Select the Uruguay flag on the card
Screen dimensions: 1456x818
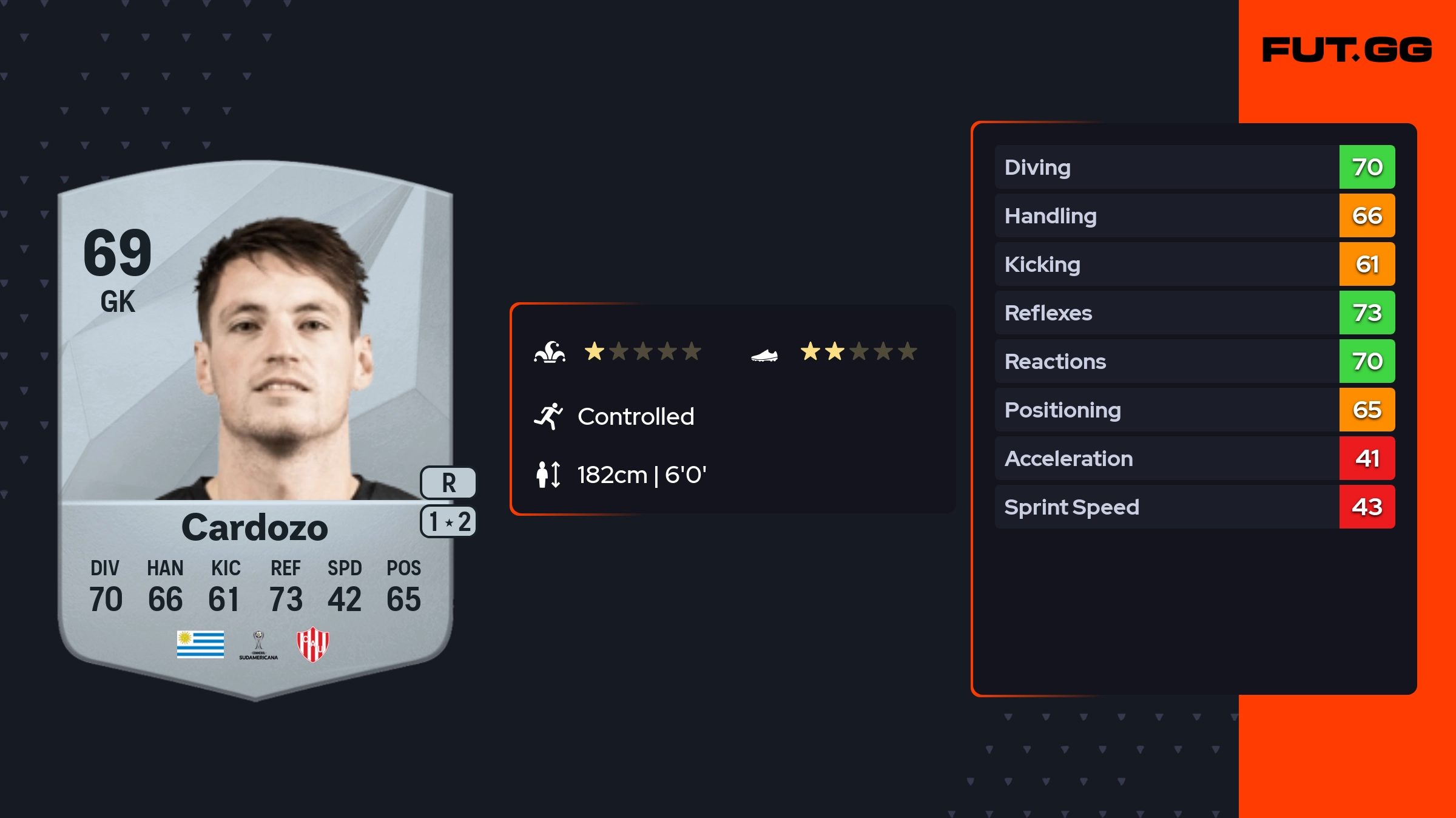[200, 644]
